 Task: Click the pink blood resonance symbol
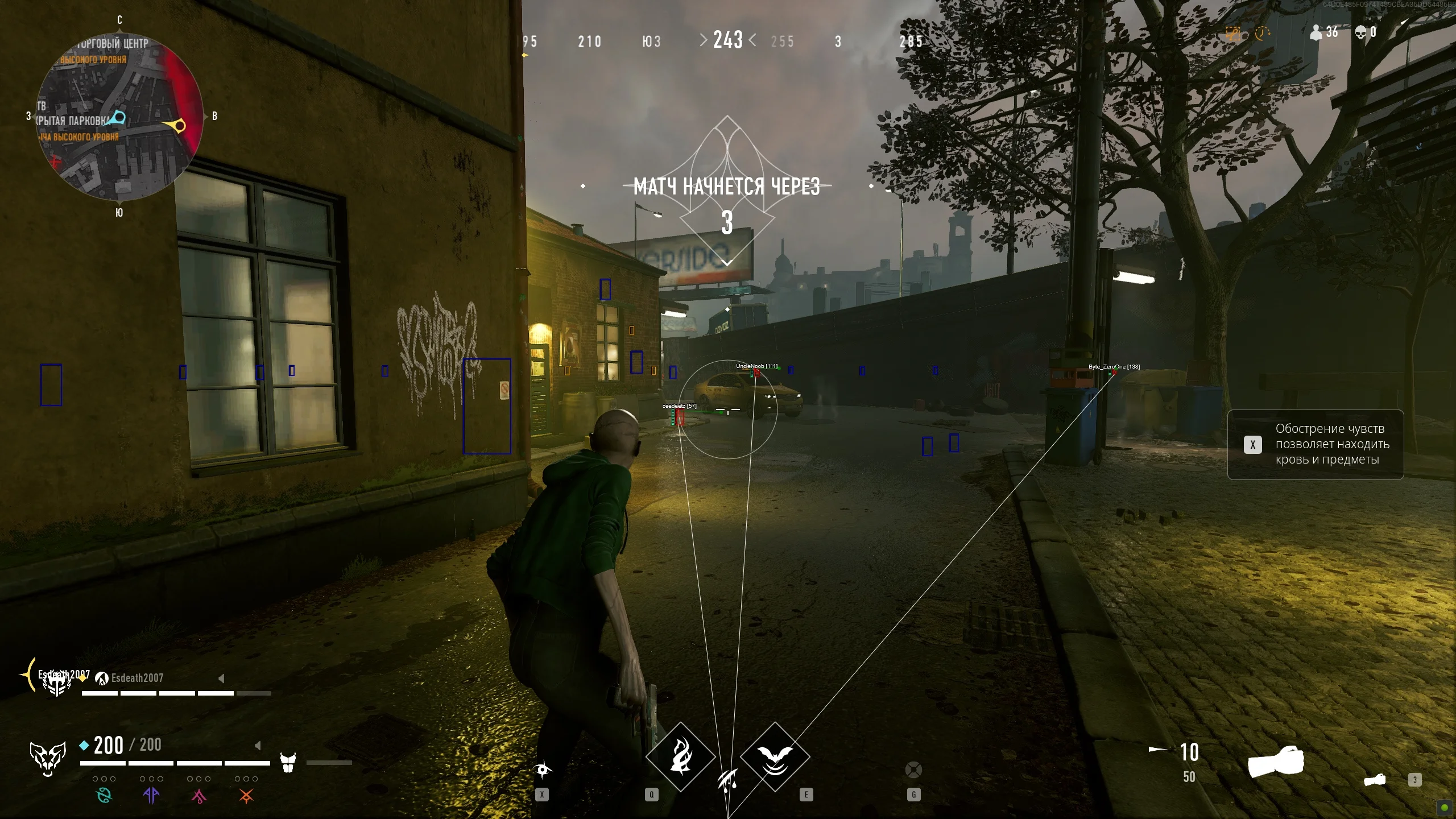(x=198, y=796)
